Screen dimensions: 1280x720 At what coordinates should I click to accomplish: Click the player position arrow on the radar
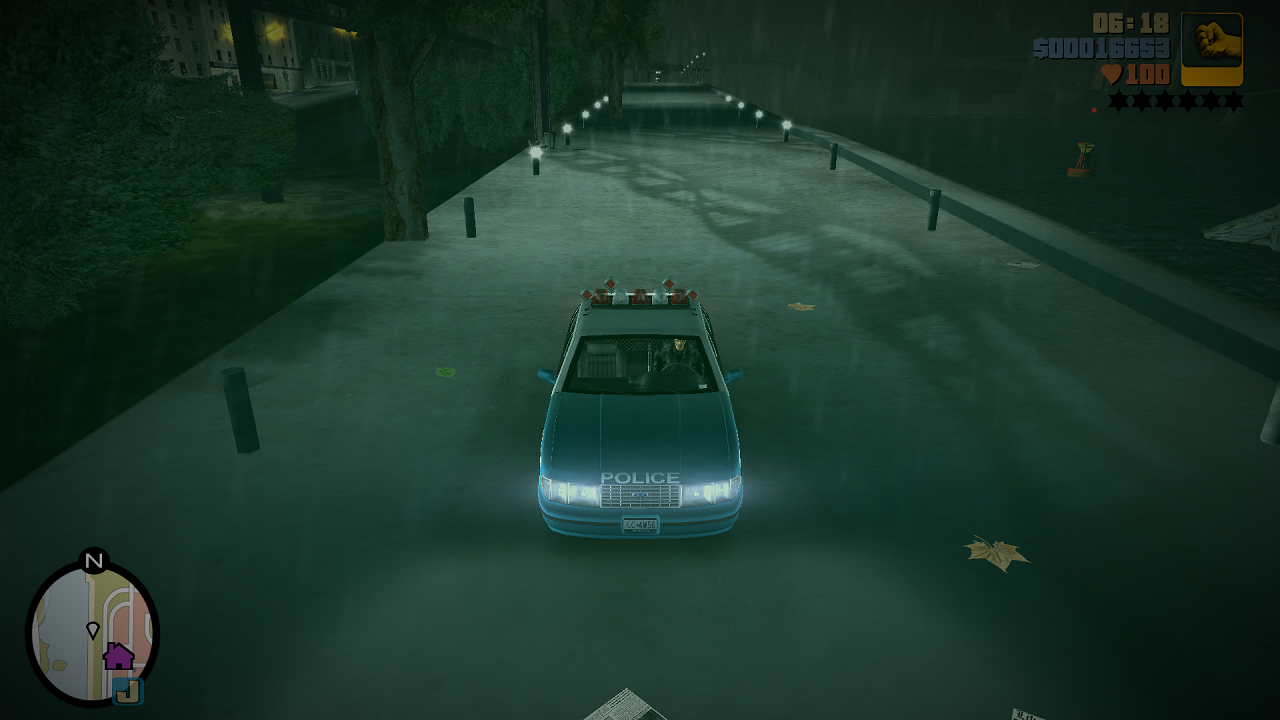[91, 631]
